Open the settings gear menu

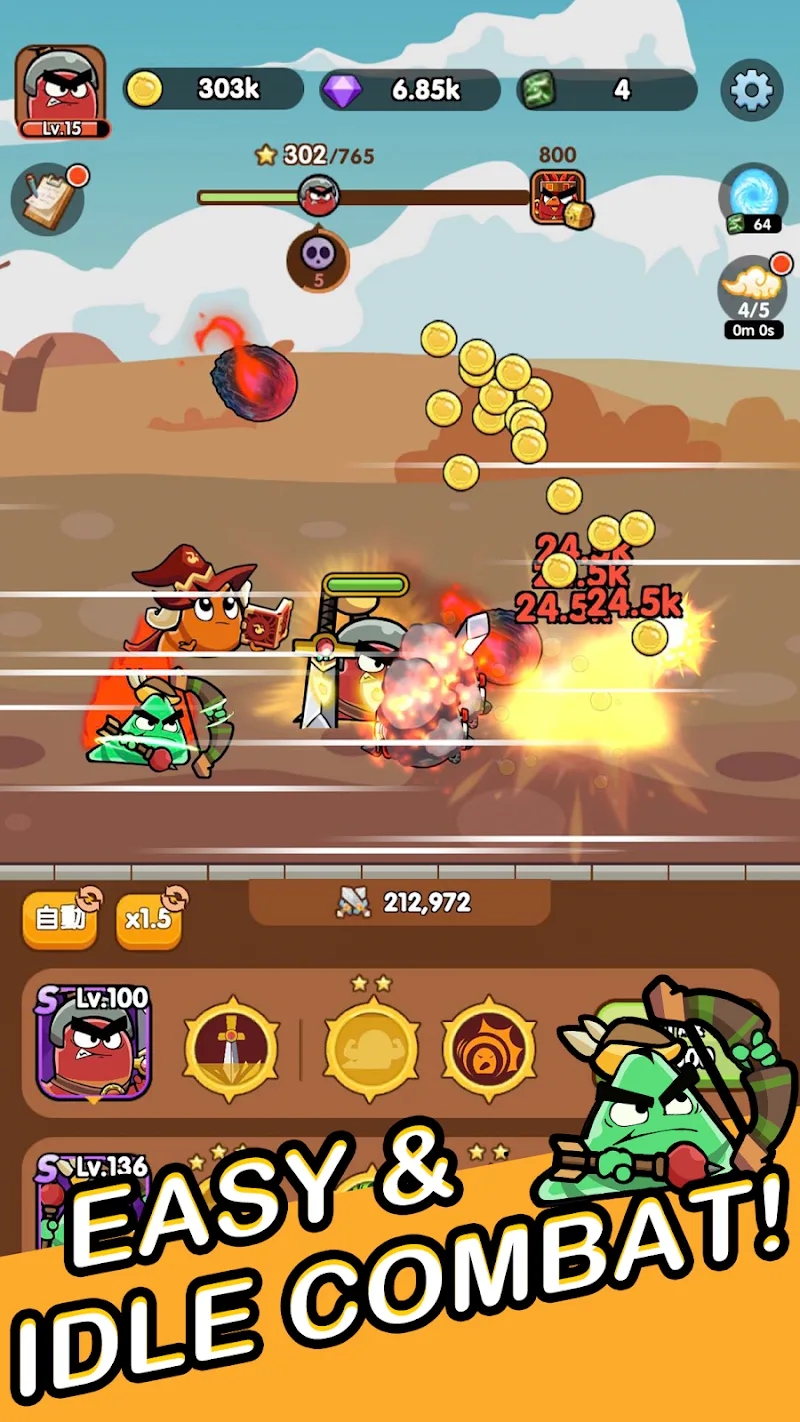coord(751,90)
